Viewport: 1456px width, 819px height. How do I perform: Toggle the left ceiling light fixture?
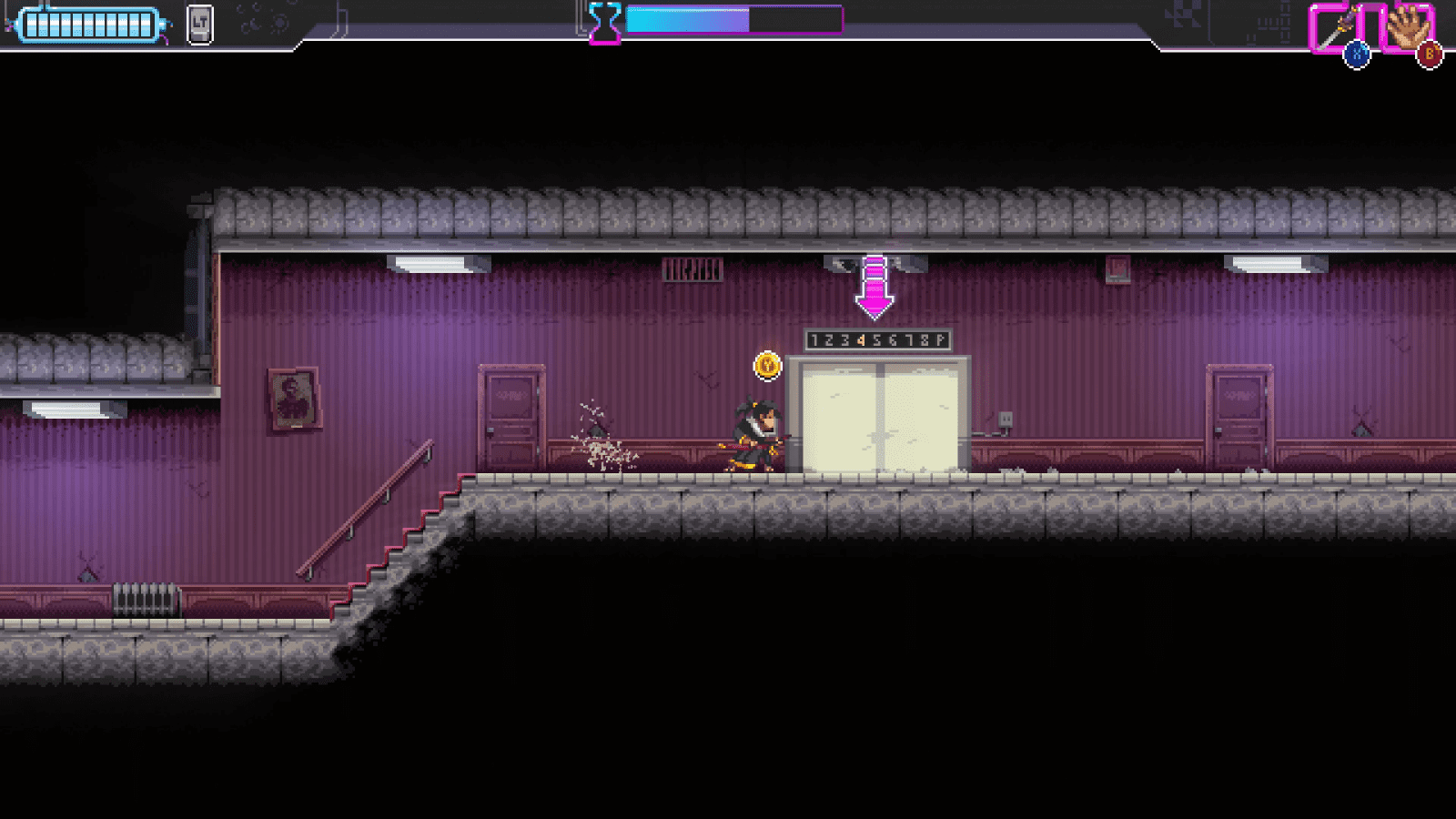click(x=437, y=264)
